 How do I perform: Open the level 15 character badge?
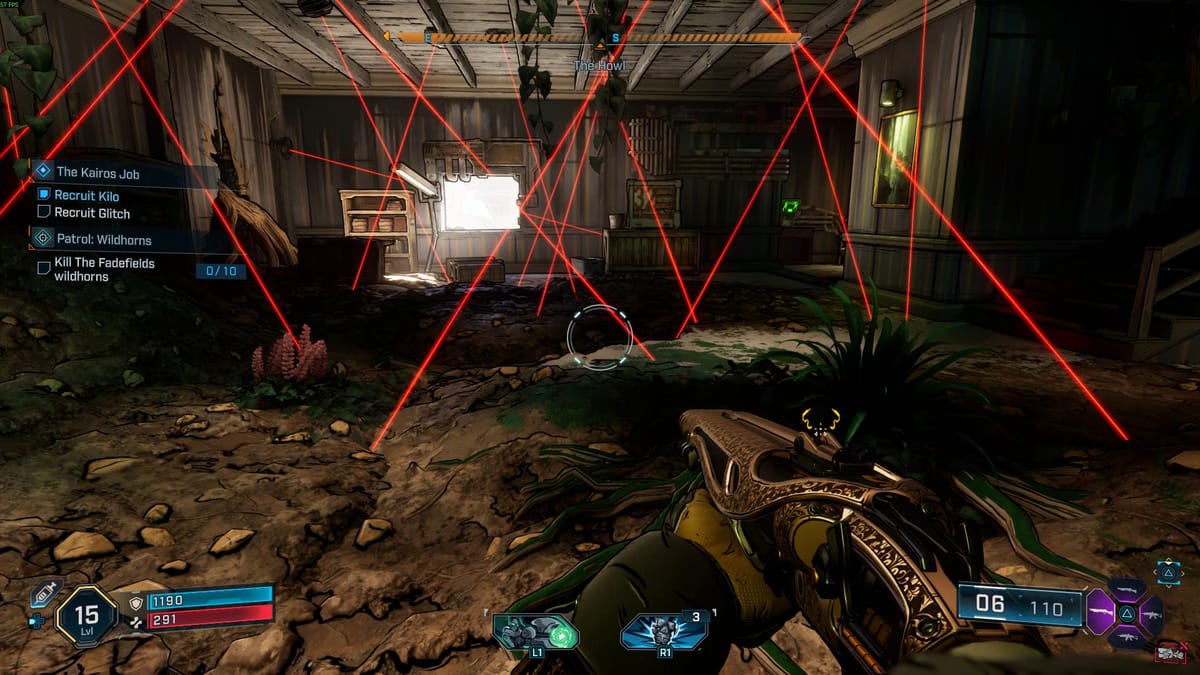(87, 615)
